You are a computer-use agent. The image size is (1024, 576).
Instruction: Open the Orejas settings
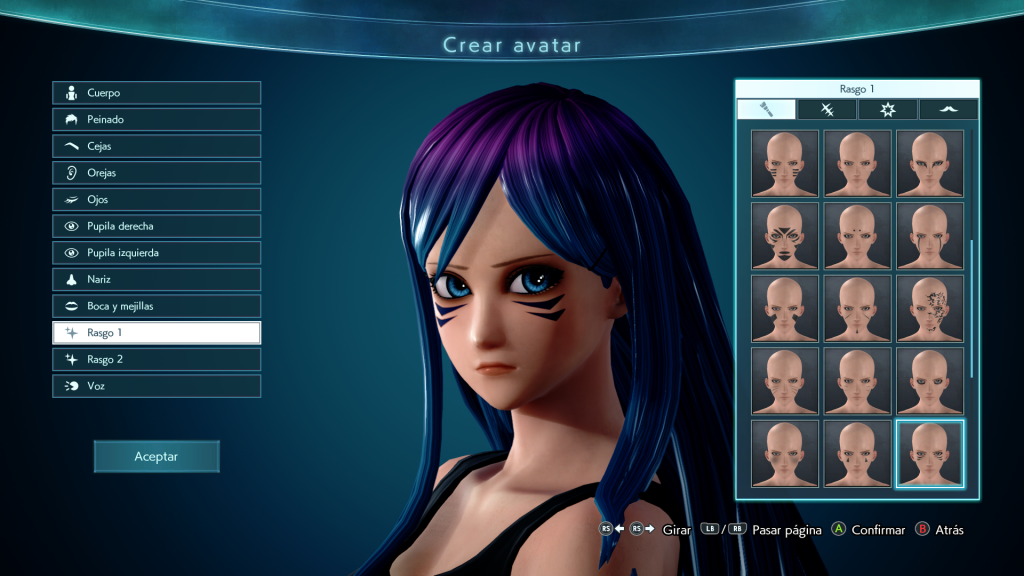coord(157,173)
